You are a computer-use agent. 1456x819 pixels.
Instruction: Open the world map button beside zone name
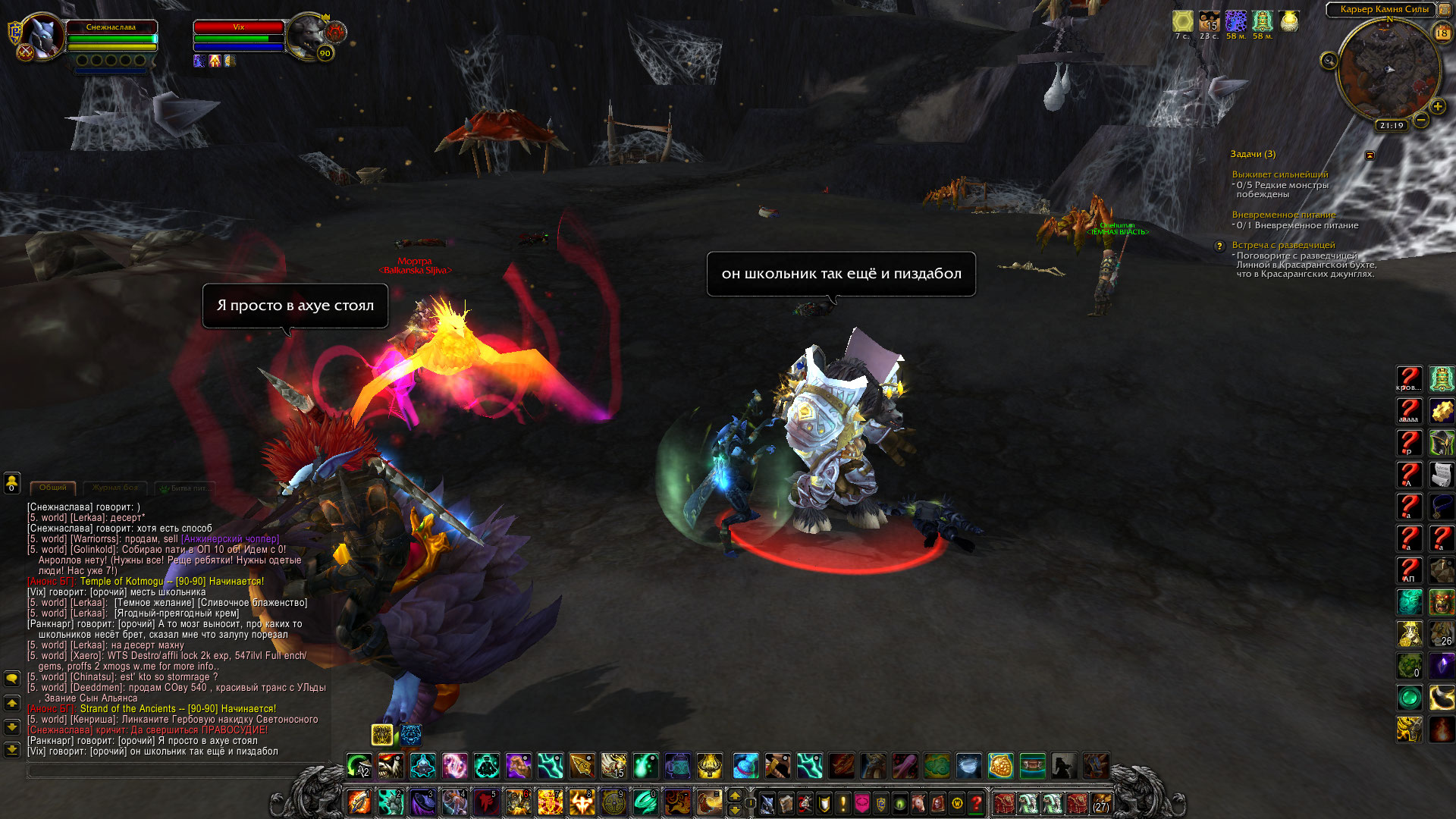click(x=1445, y=10)
